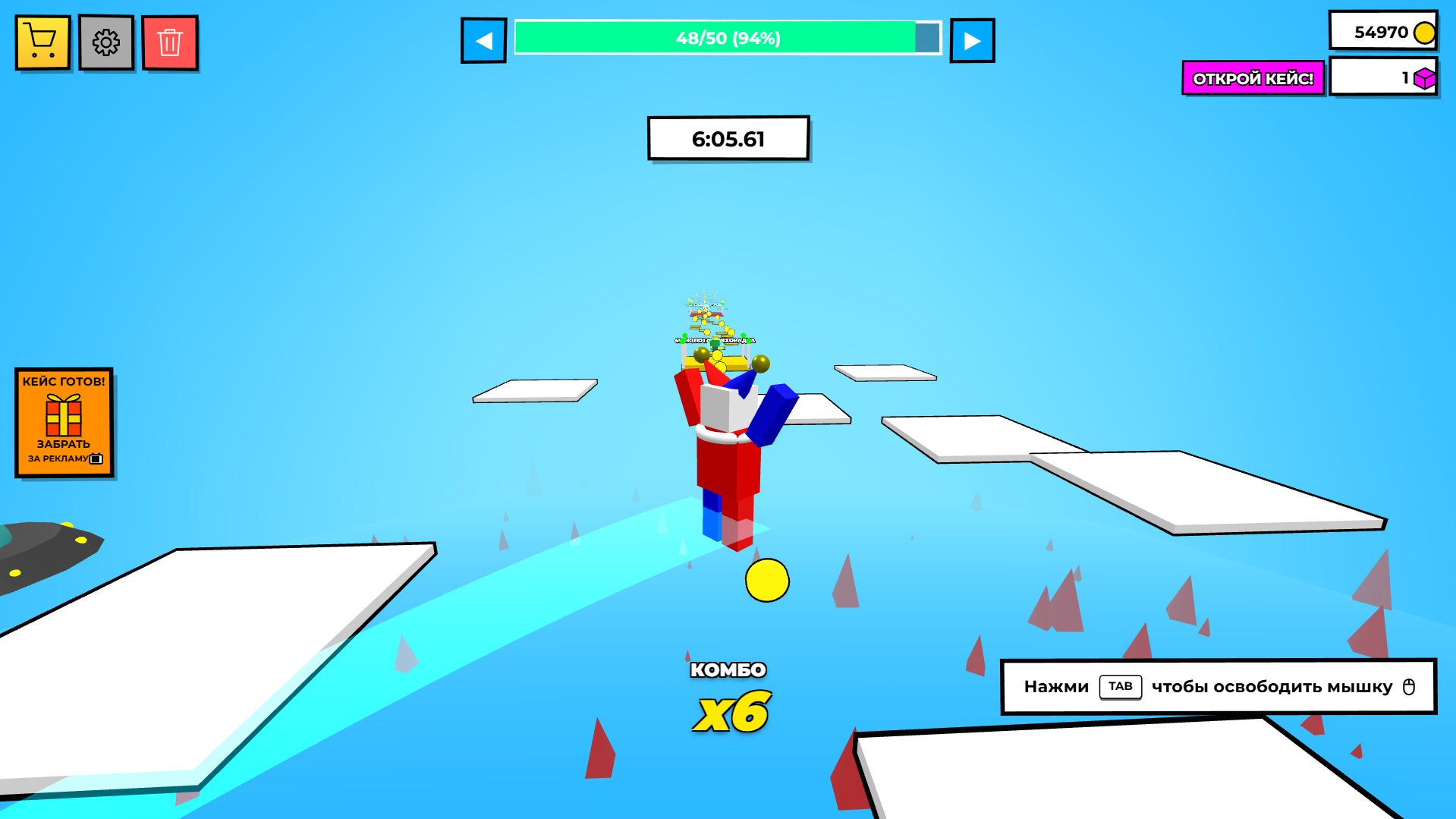1456x819 pixels.
Task: Click the timer showing 6:05.61
Action: (728, 138)
